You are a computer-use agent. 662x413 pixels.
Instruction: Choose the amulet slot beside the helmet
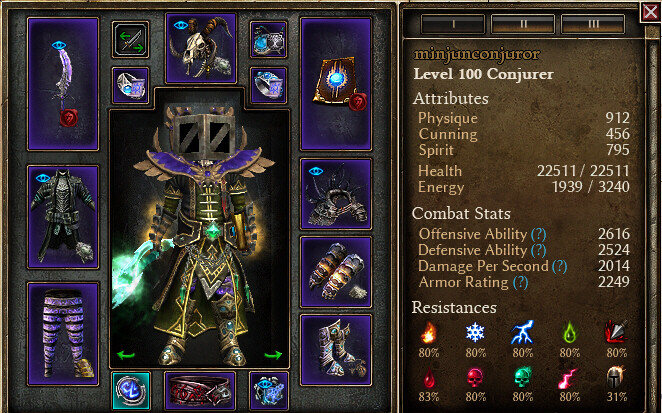pos(269,40)
